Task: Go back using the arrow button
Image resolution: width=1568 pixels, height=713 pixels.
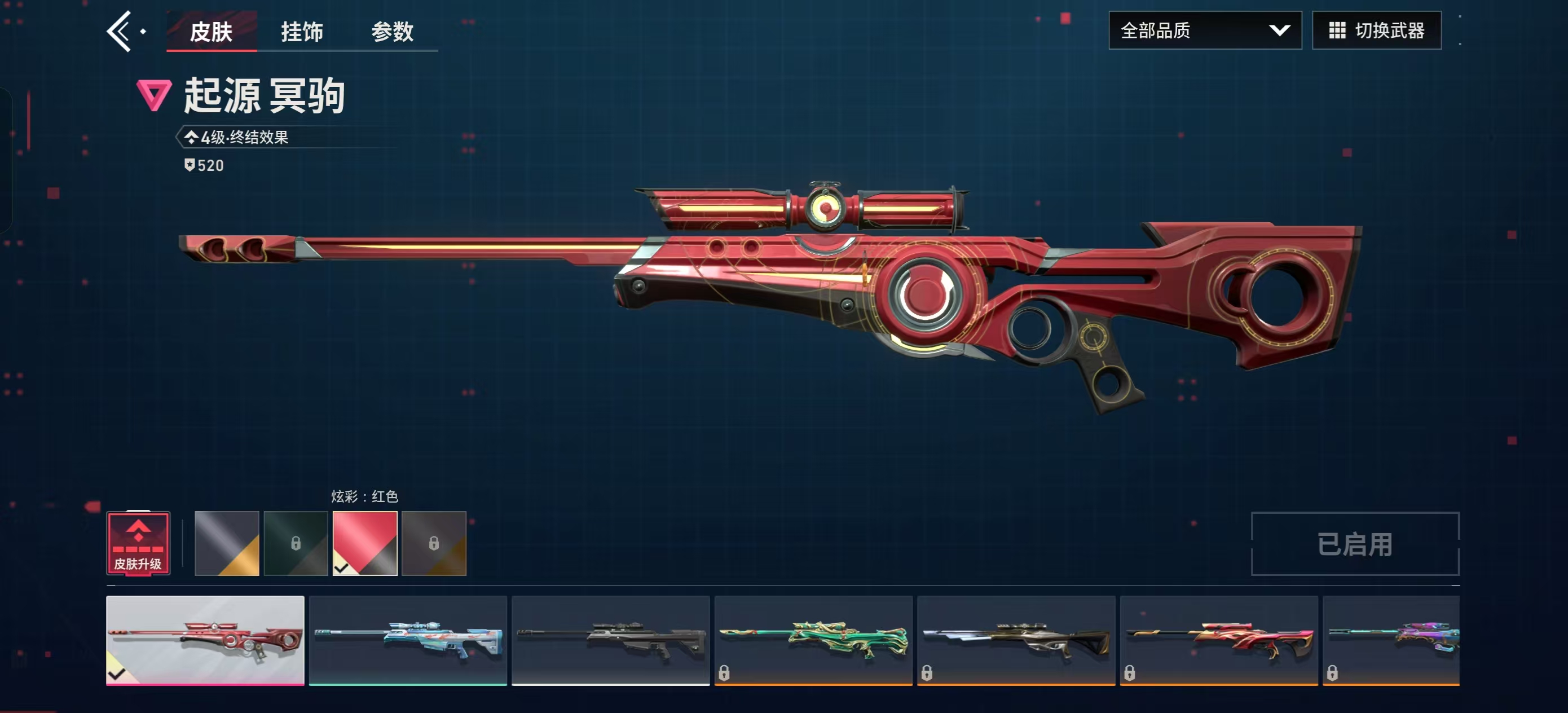Action: coord(120,30)
